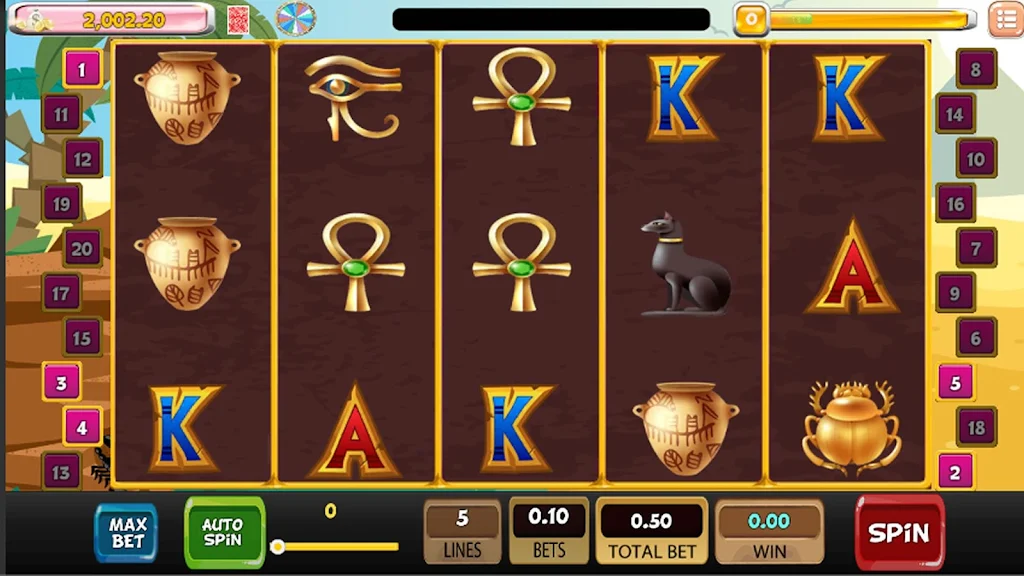Change the LINES count box

pos(462,531)
